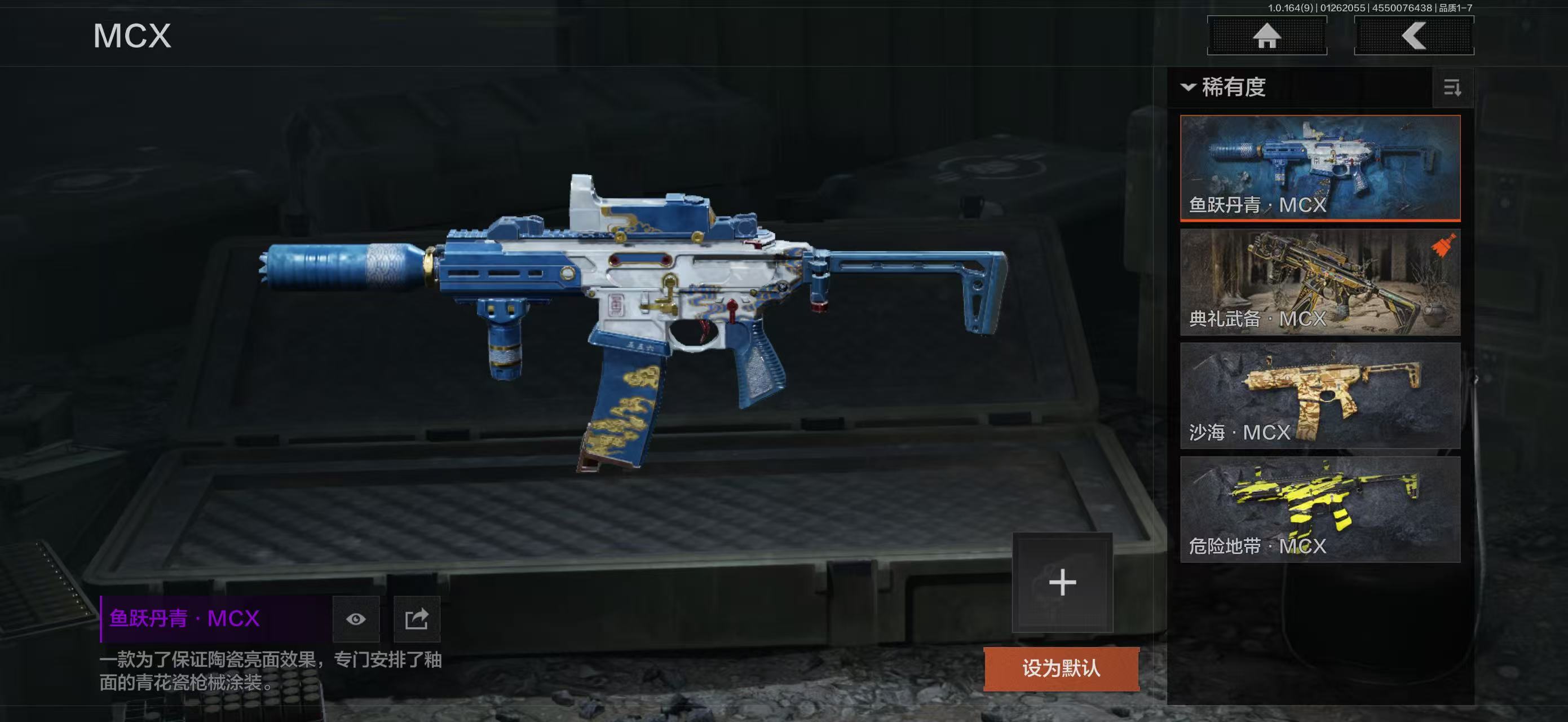This screenshot has width=1568, height=722.
Task: Share the skin via share icon
Action: [x=417, y=619]
